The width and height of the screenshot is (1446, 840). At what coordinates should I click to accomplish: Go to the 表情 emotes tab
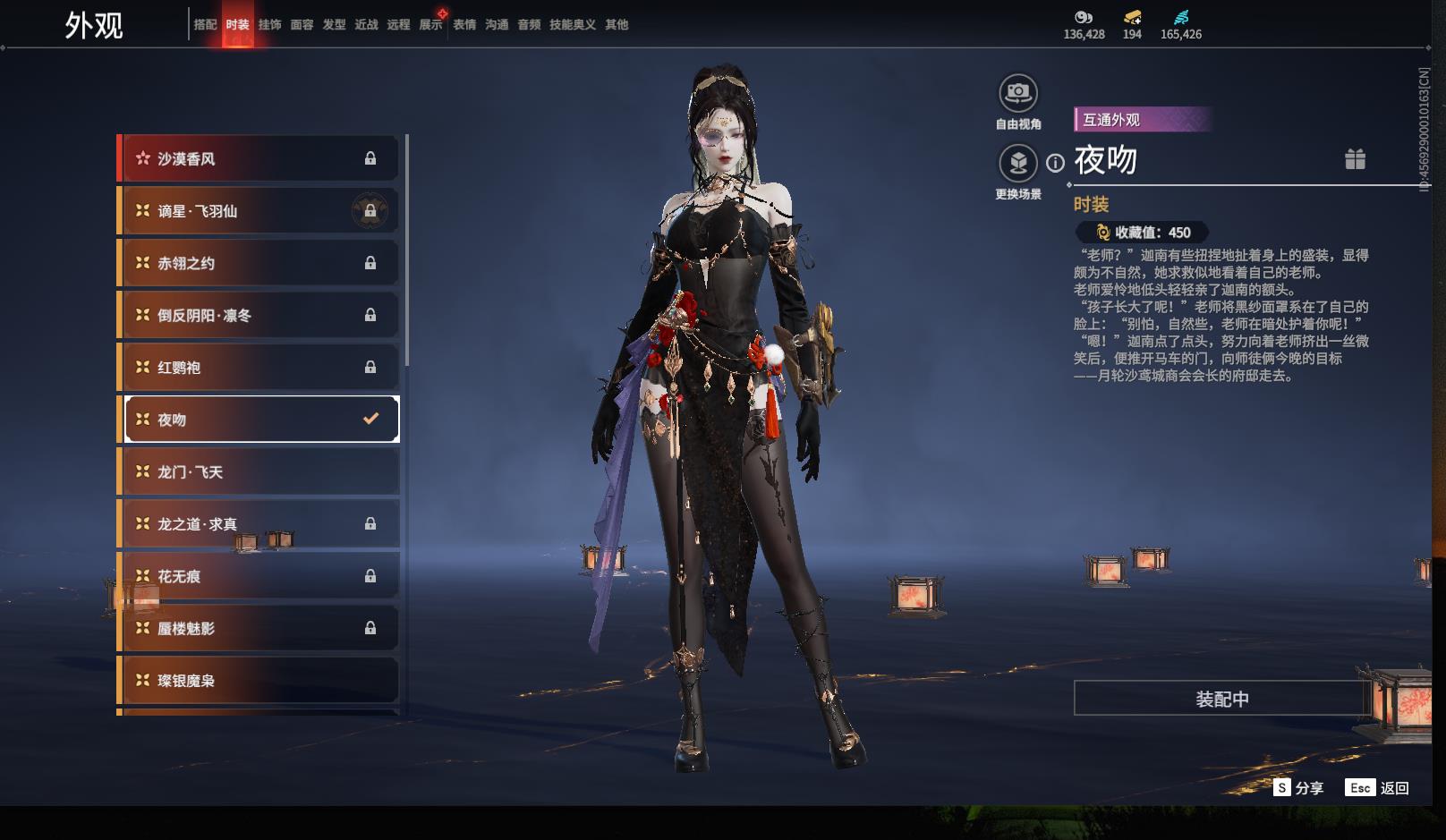(x=464, y=25)
